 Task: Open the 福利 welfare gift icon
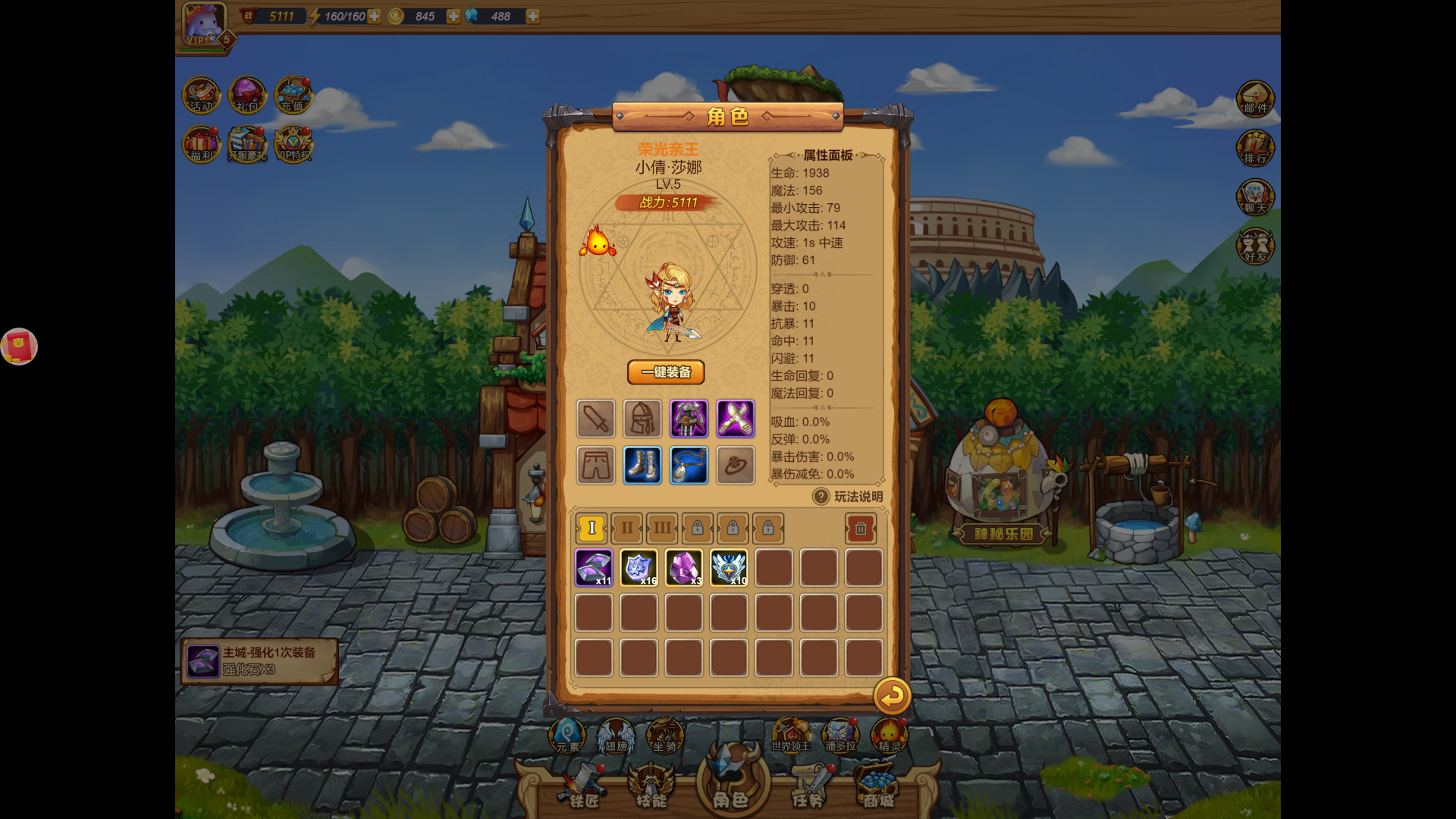[201, 144]
